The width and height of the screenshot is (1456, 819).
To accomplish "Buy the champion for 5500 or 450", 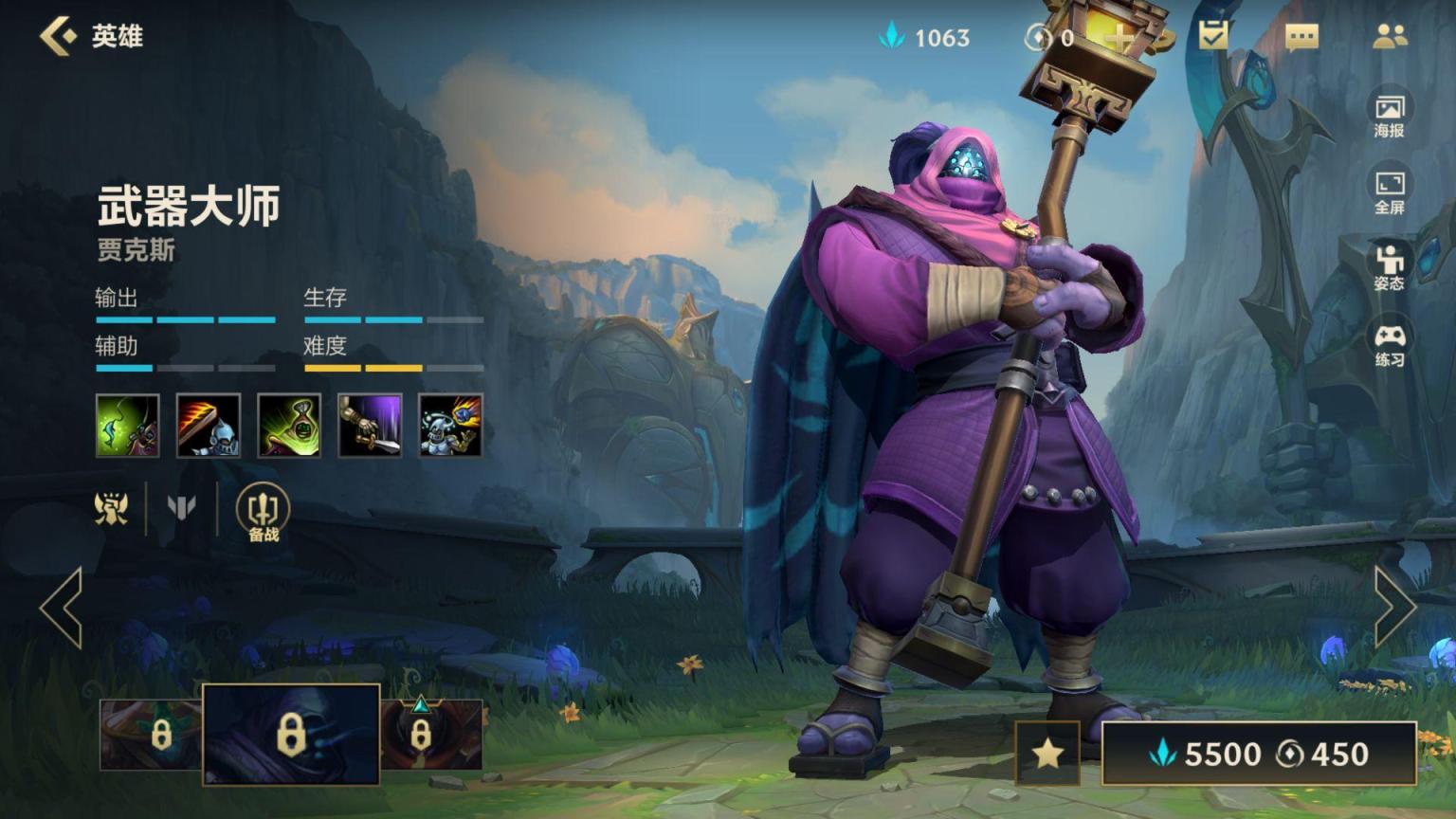I will pos(1259,754).
